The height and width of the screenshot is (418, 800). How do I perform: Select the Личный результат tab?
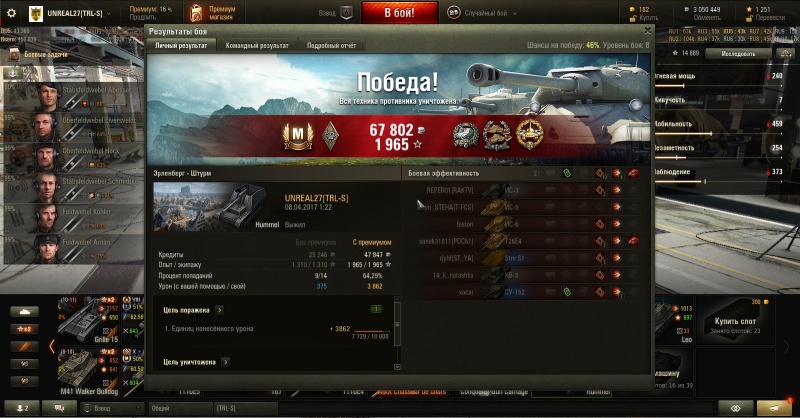[180, 46]
